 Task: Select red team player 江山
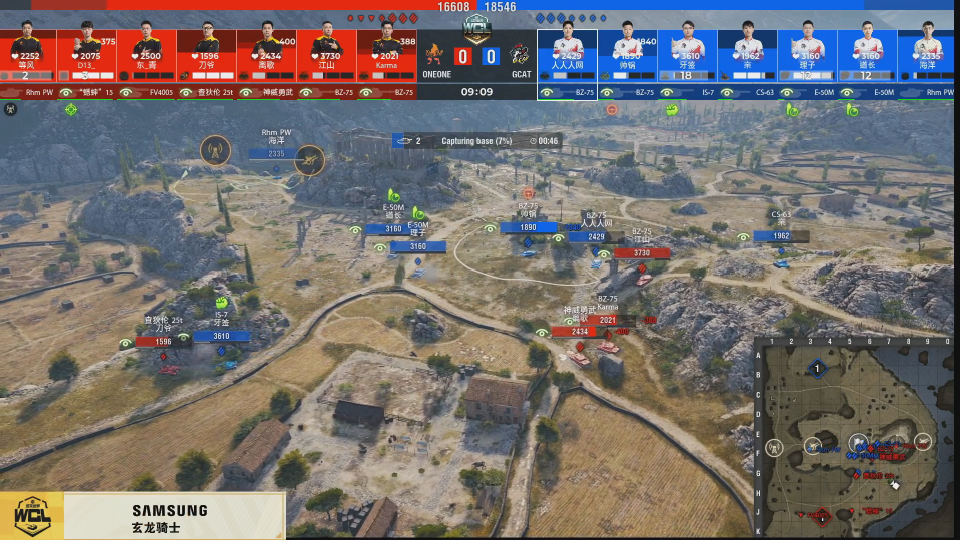[x=326, y=55]
